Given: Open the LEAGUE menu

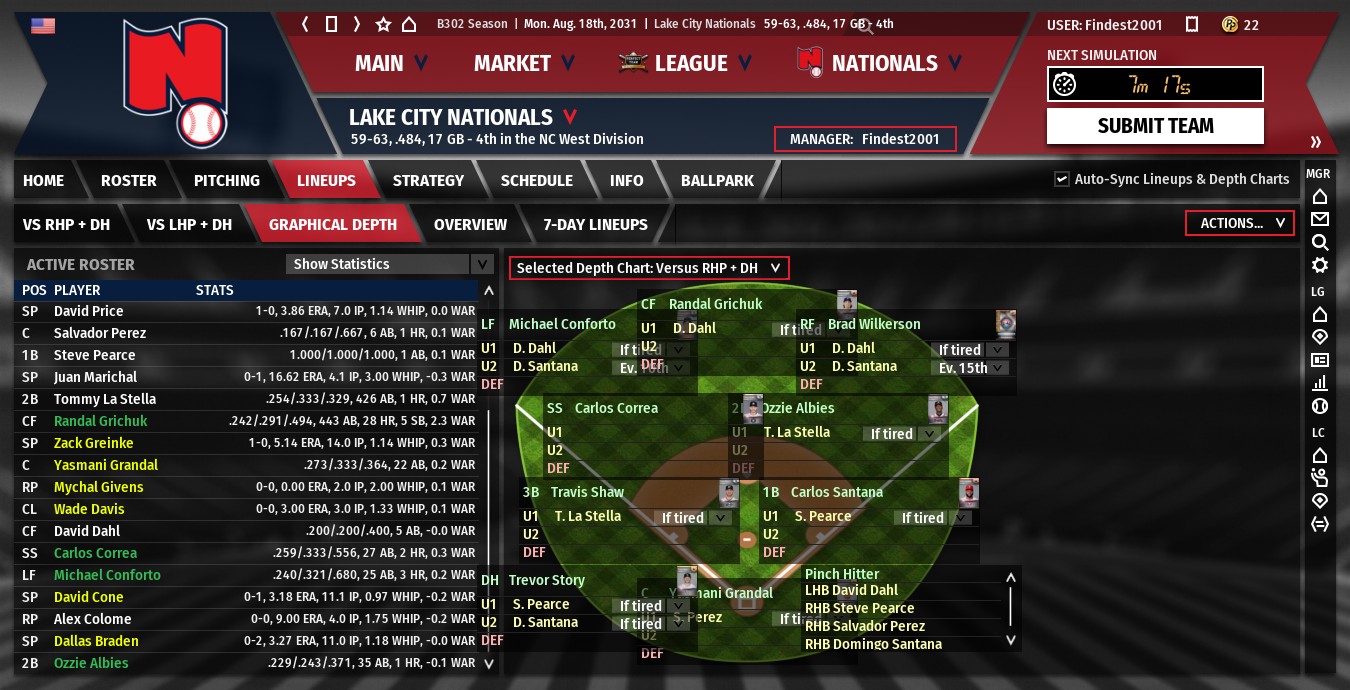Looking at the screenshot, I should coord(691,63).
